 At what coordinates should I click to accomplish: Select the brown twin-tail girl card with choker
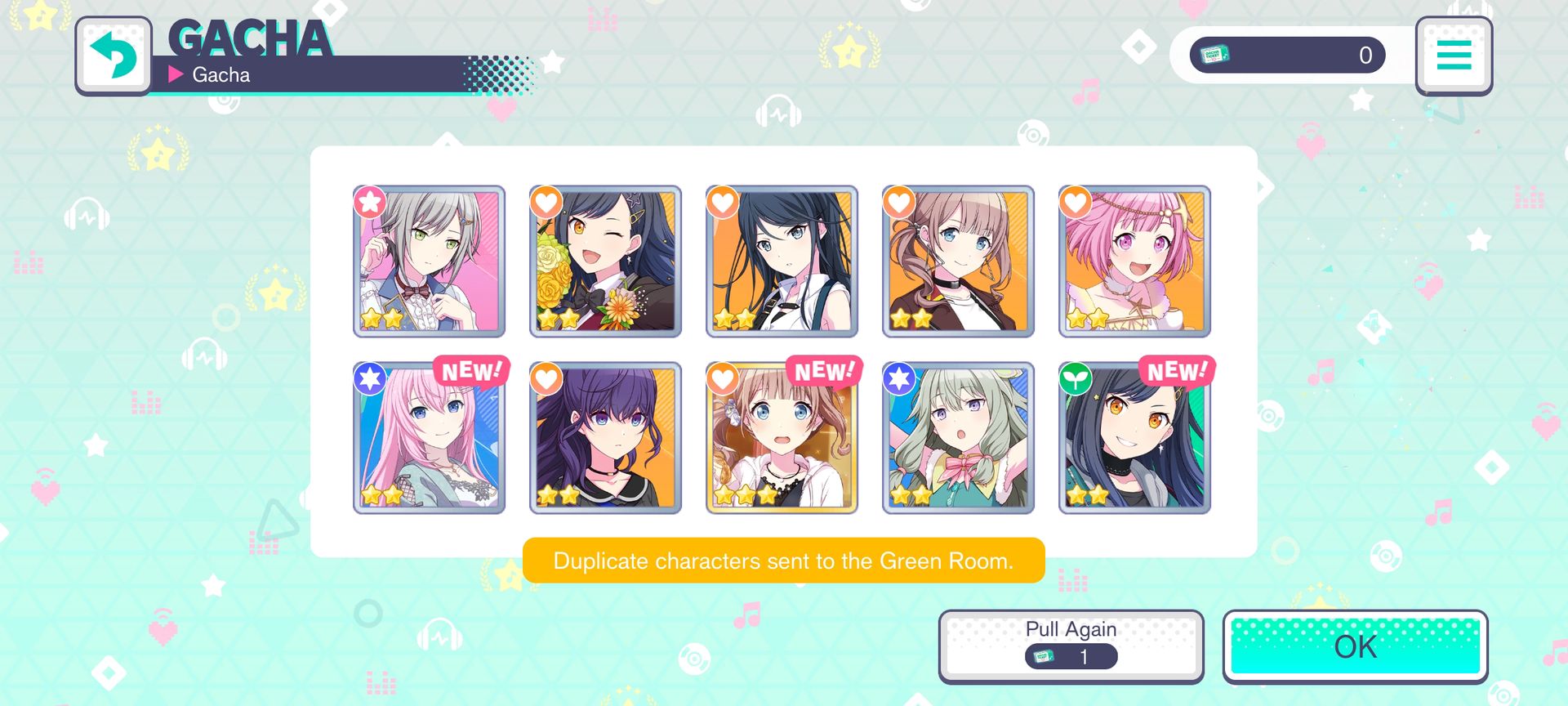click(958, 261)
